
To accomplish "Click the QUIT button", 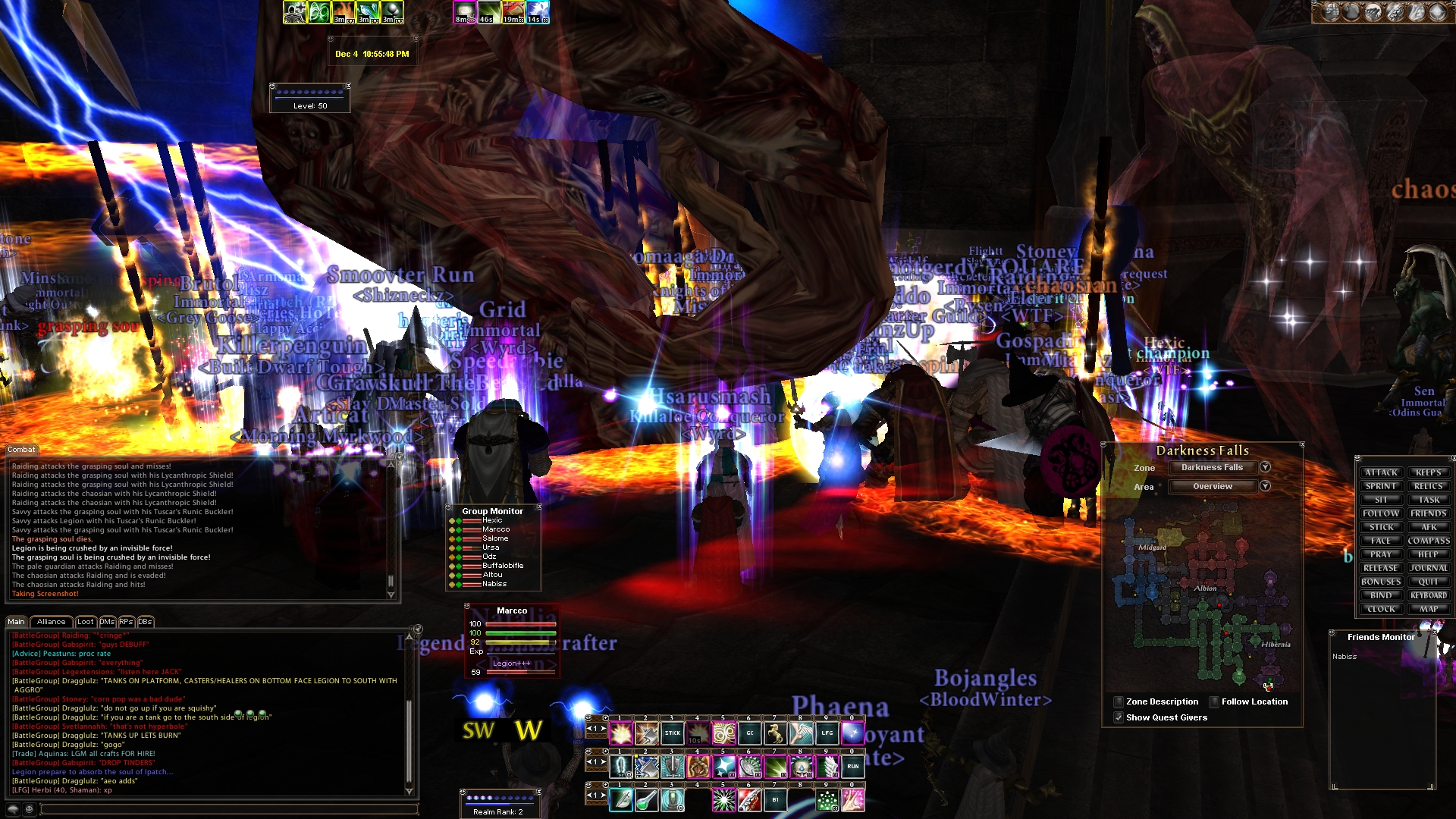I will click(1429, 582).
